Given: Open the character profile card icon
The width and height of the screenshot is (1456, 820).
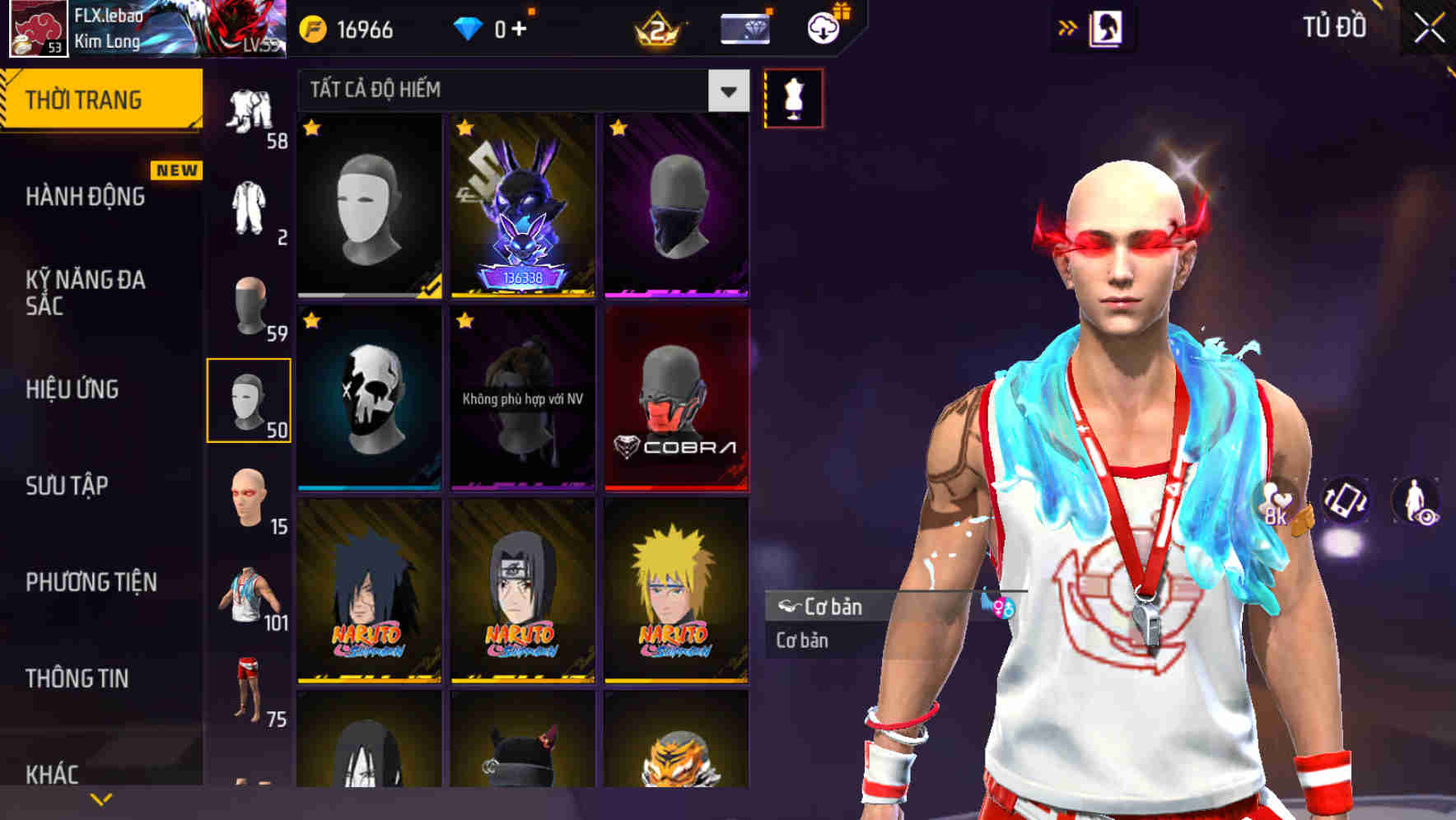Looking at the screenshot, I should (1108, 27).
